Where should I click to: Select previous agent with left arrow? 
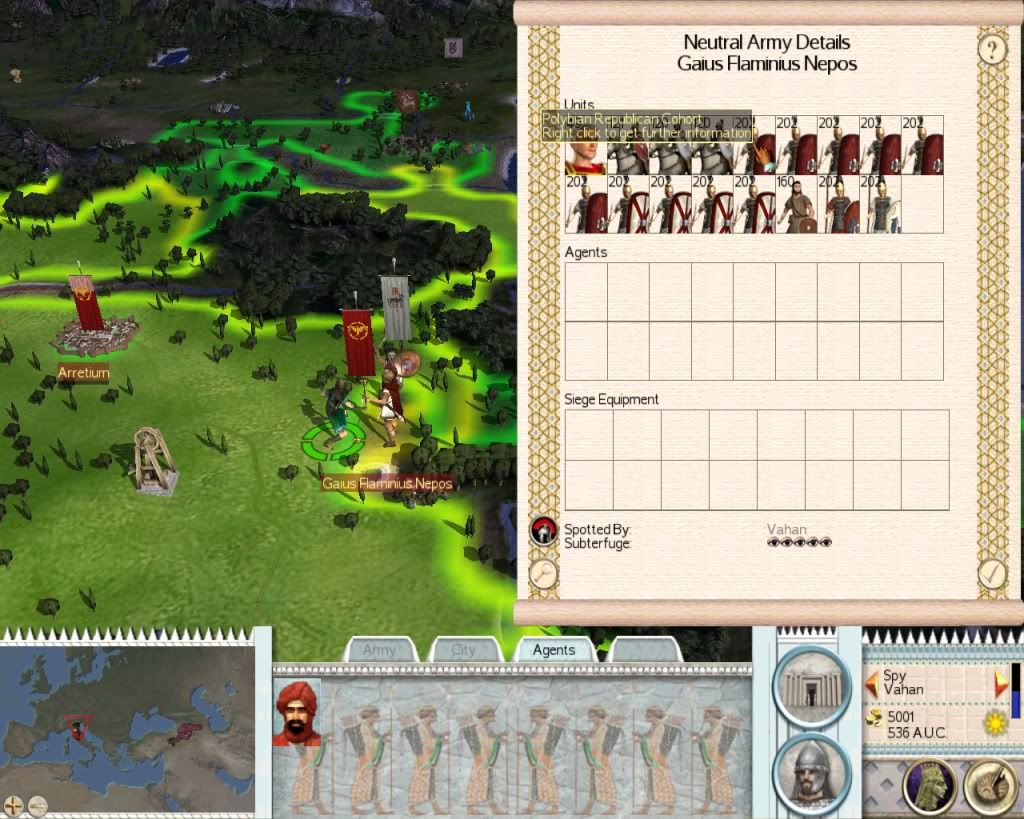point(872,684)
